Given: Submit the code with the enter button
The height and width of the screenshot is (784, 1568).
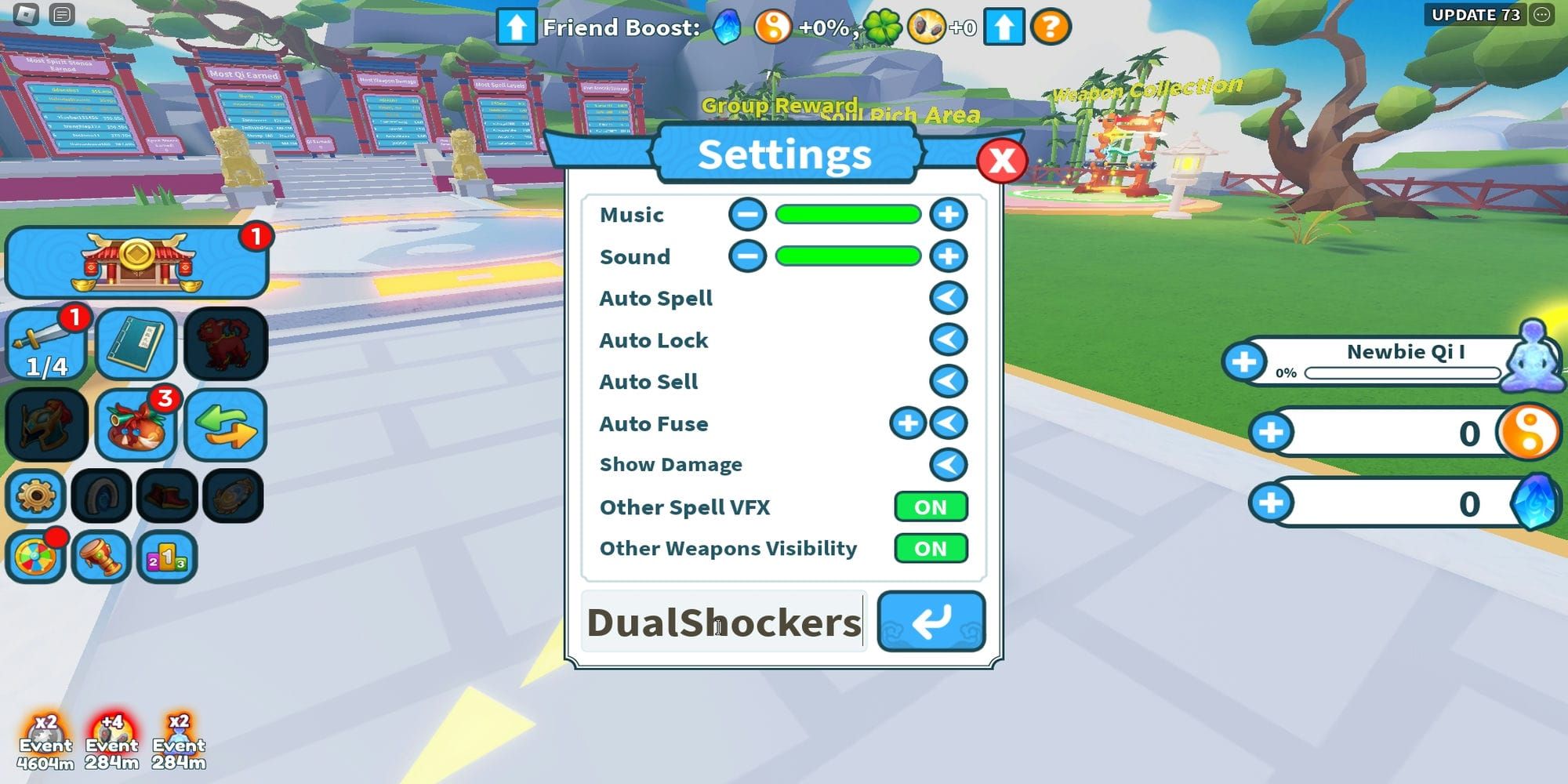Looking at the screenshot, I should tap(932, 622).
